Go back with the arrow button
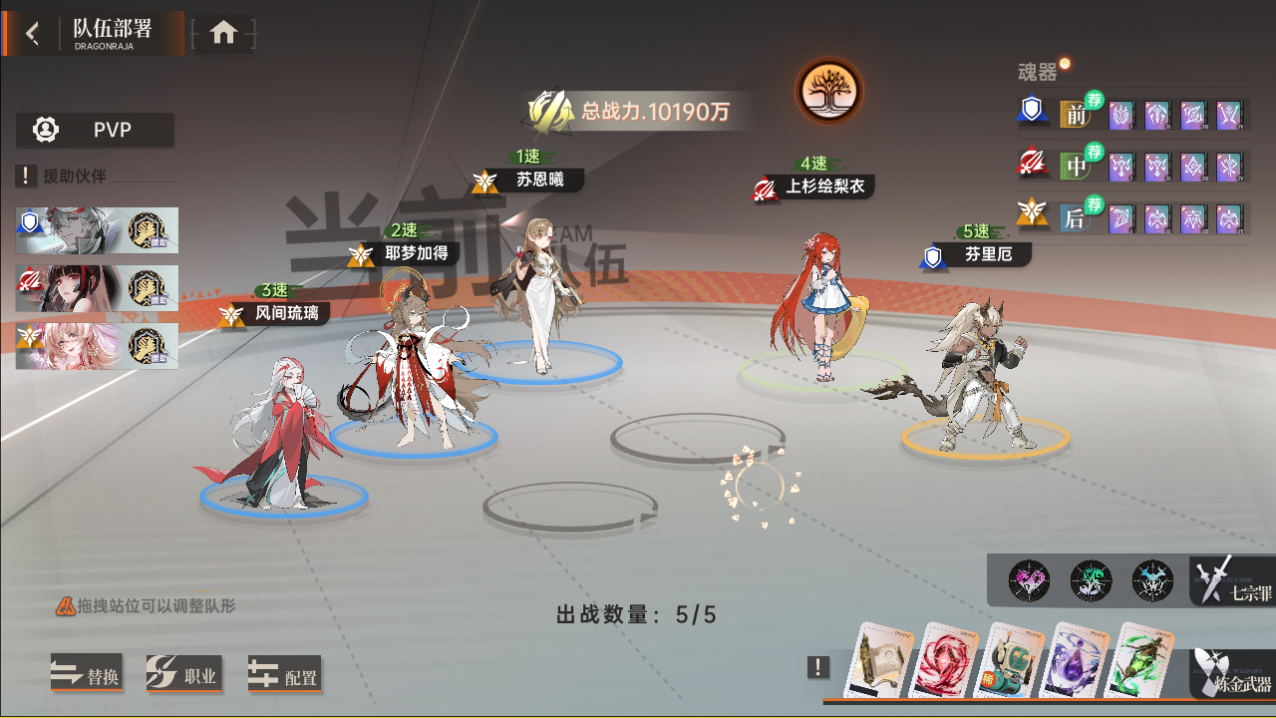1276x718 pixels. coord(33,33)
